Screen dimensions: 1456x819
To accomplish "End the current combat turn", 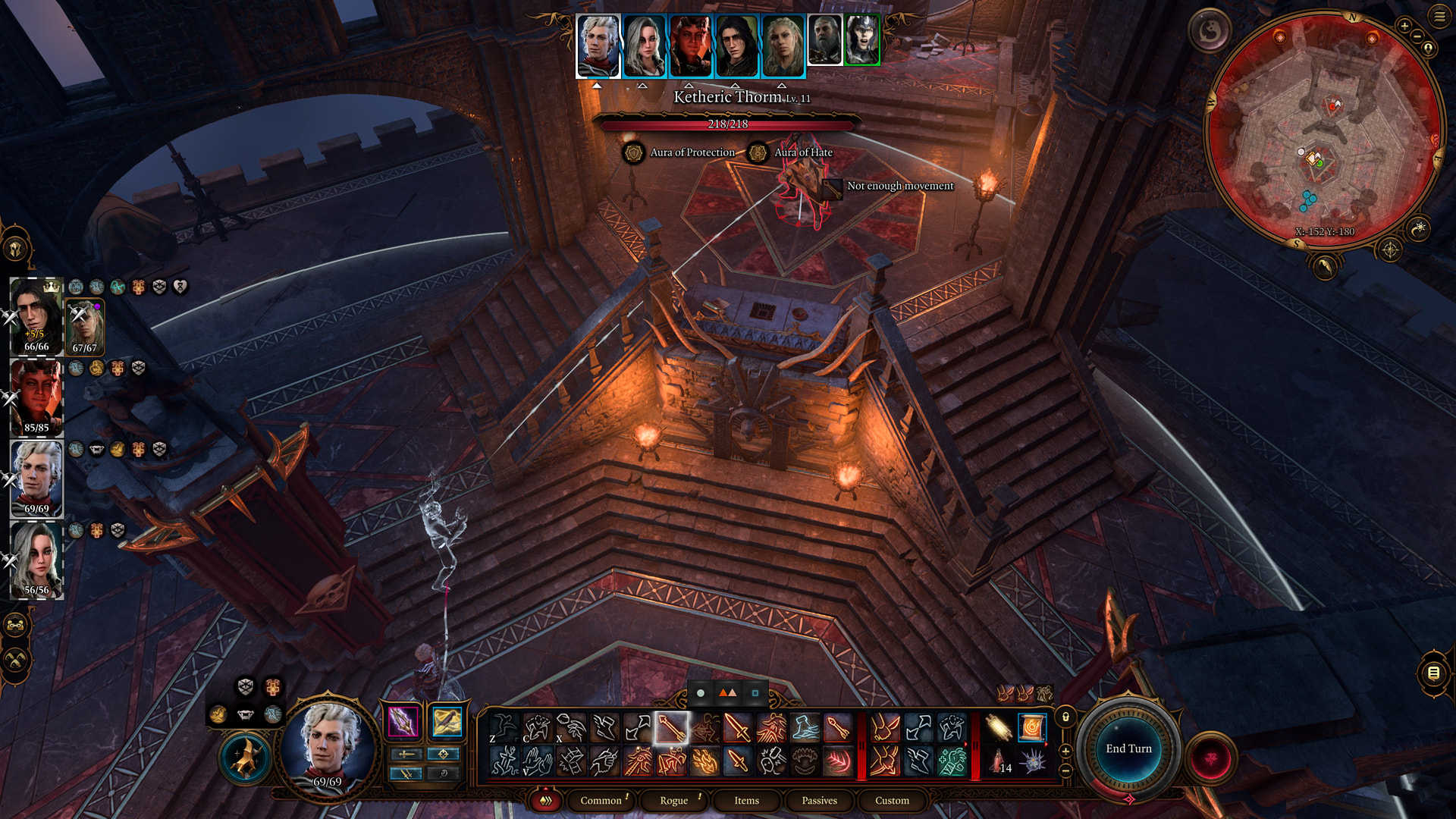I will [x=1128, y=749].
